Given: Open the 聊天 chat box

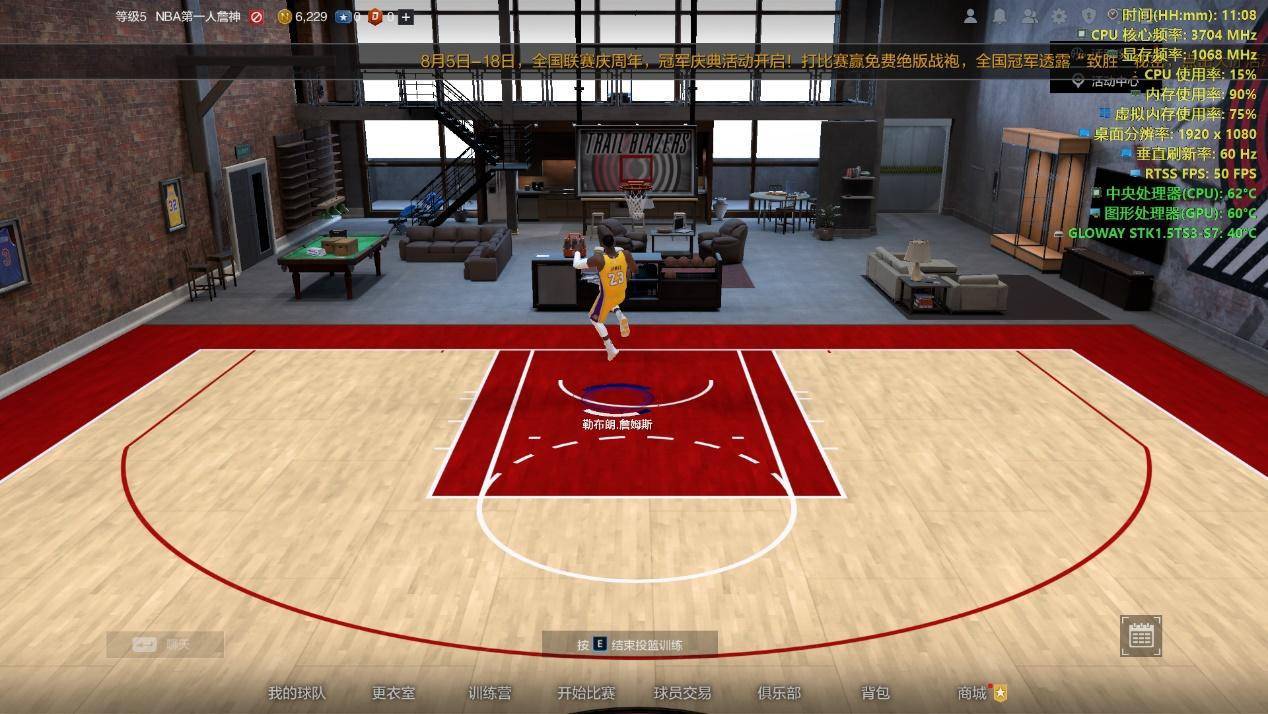Looking at the screenshot, I should pyautogui.click(x=165, y=645).
